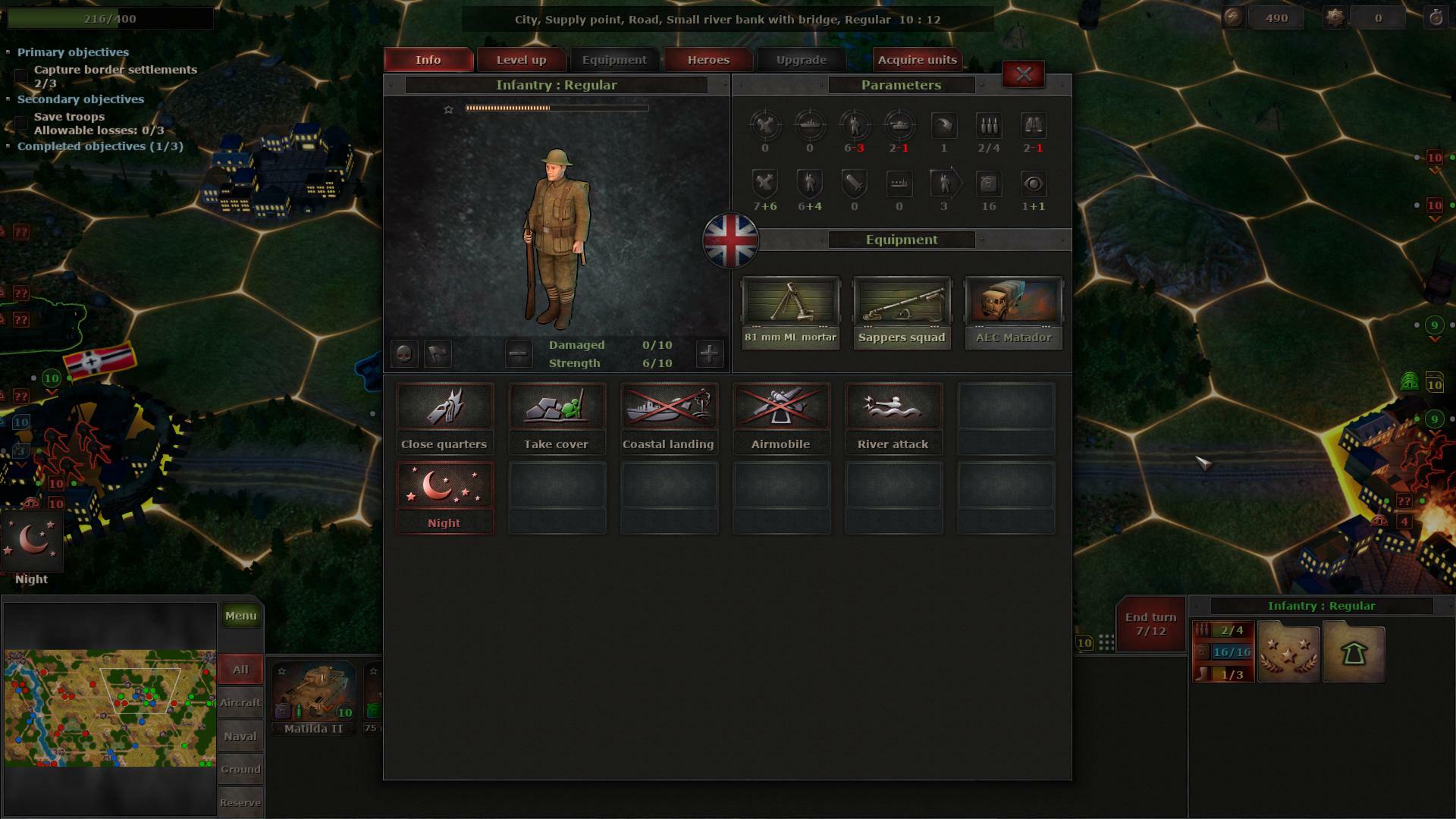1456x819 pixels.
Task: Open the Acquire units tab
Action: pyautogui.click(x=917, y=59)
